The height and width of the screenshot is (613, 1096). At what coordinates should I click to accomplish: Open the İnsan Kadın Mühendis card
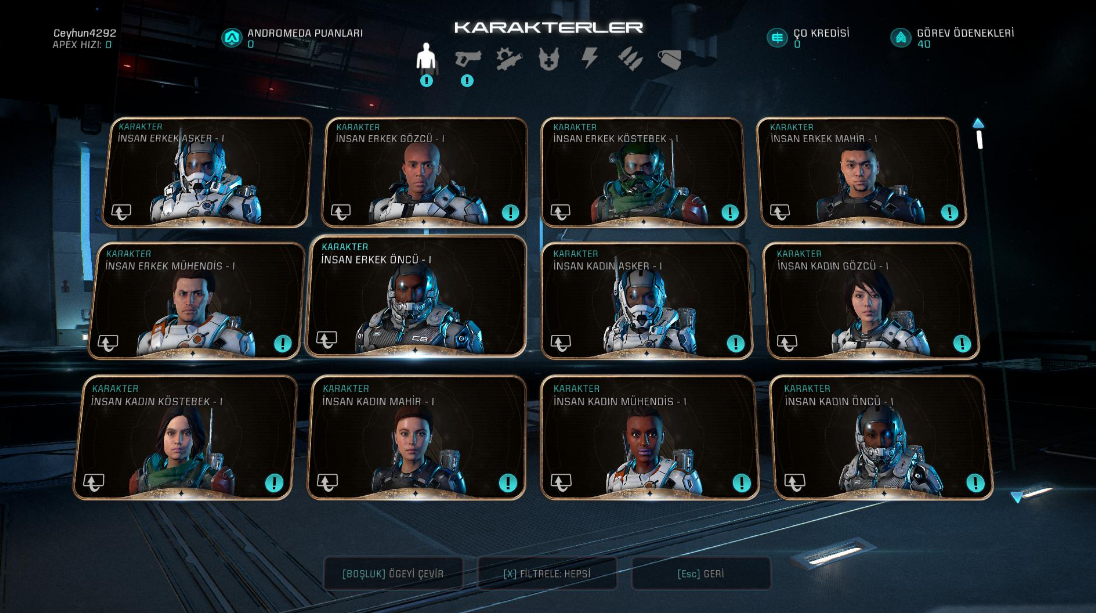pos(647,437)
